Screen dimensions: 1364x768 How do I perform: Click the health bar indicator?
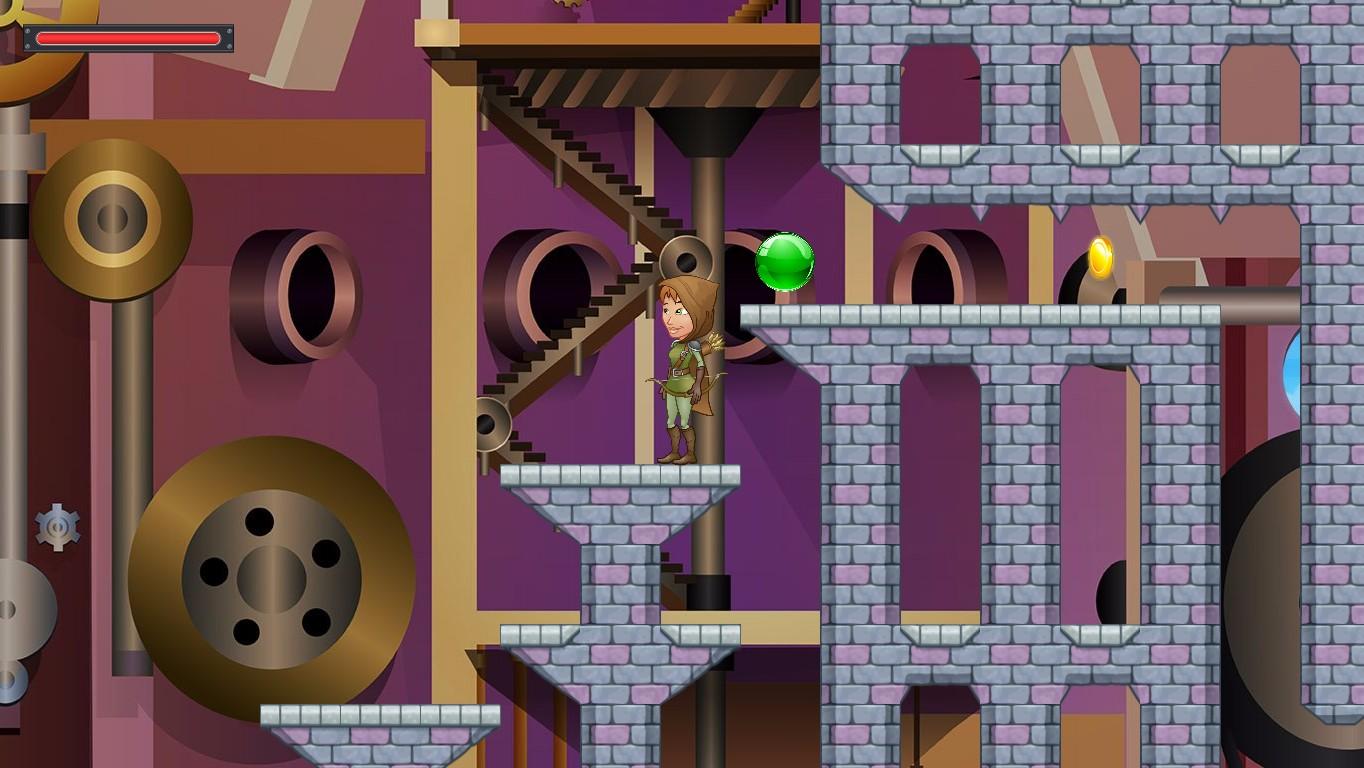(x=128, y=38)
